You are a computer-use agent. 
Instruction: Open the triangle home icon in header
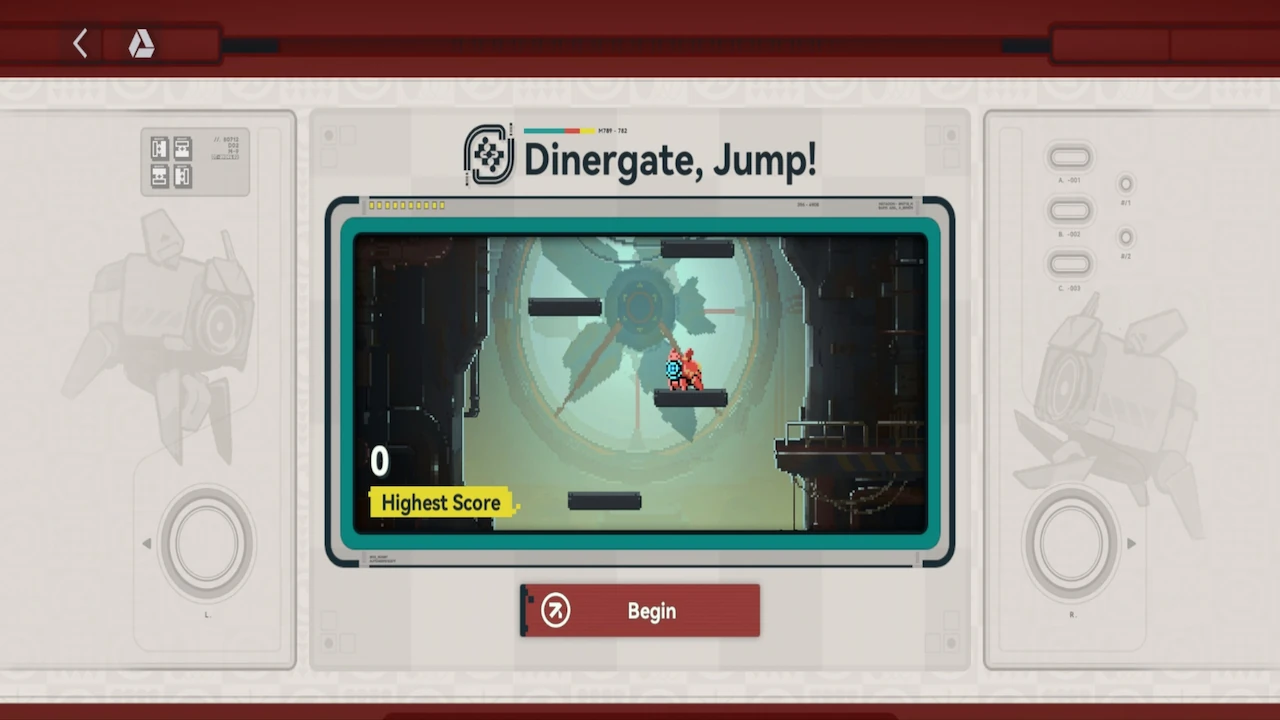[141, 43]
